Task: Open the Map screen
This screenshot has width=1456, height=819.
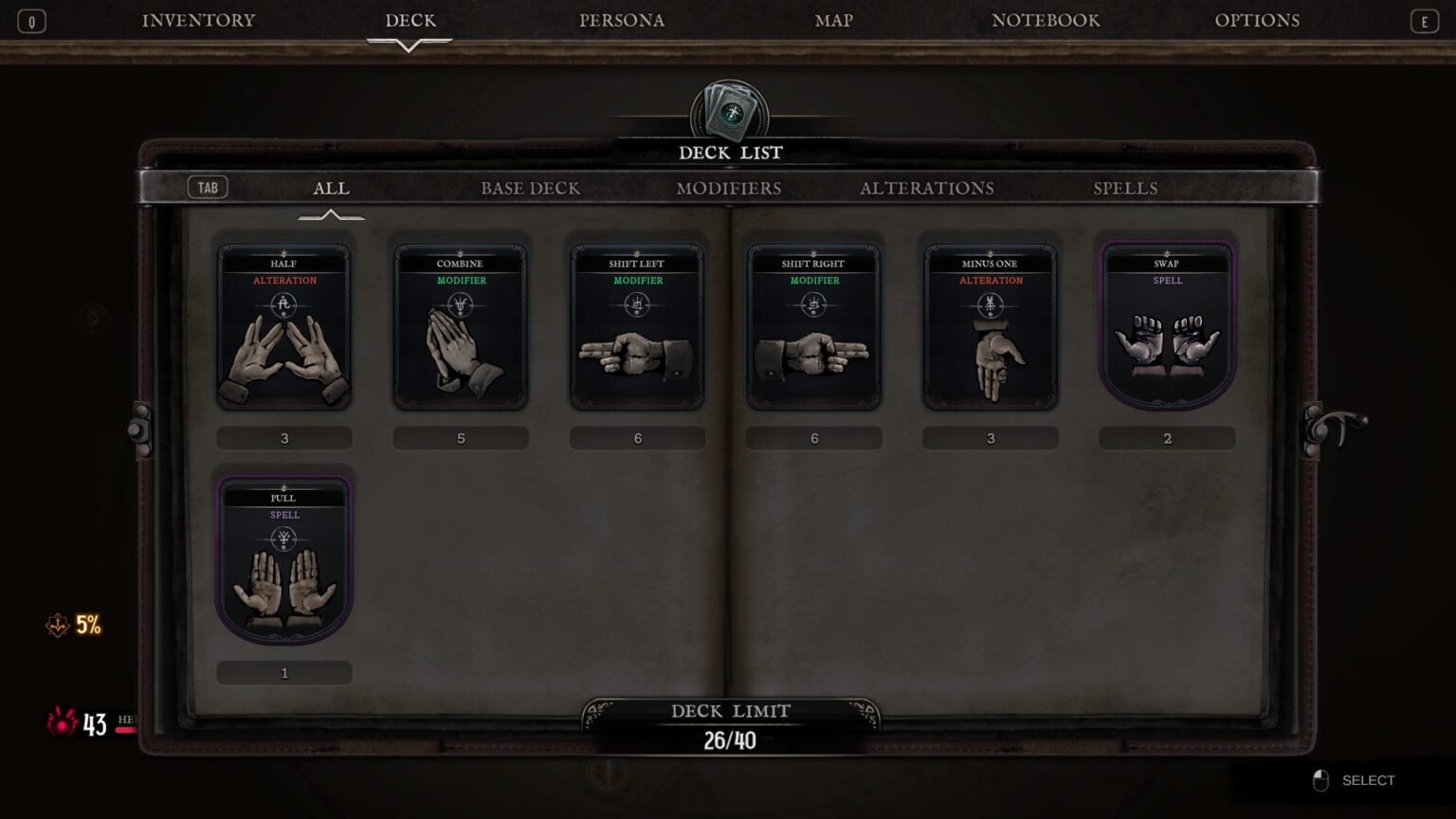Action: point(834,21)
